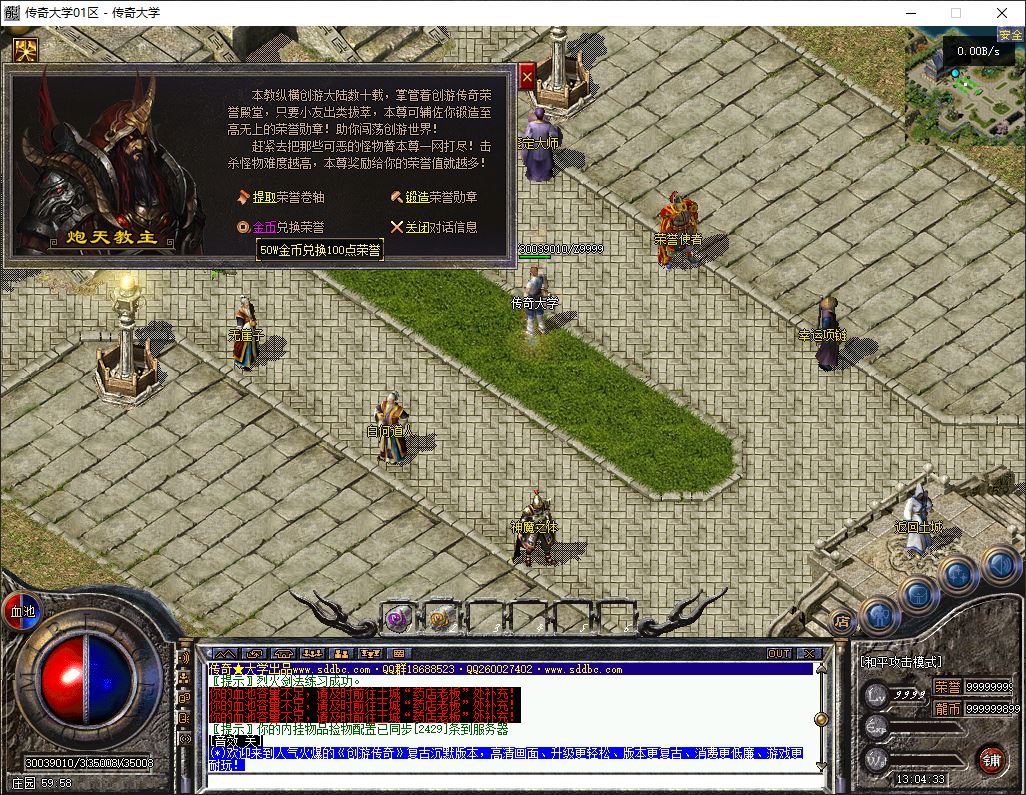Screen dimensions: 1026x795
Task: Click the OUT button on chat panel
Action: pyautogui.click(x=779, y=653)
